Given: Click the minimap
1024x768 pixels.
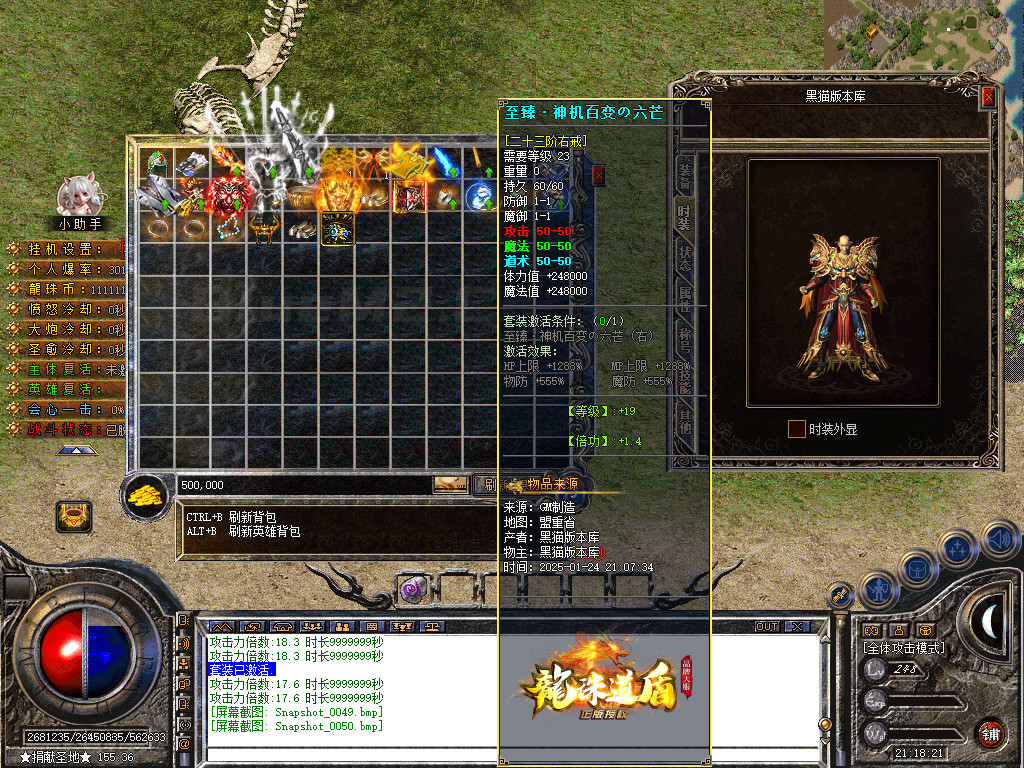Looking at the screenshot, I should 922,35.
